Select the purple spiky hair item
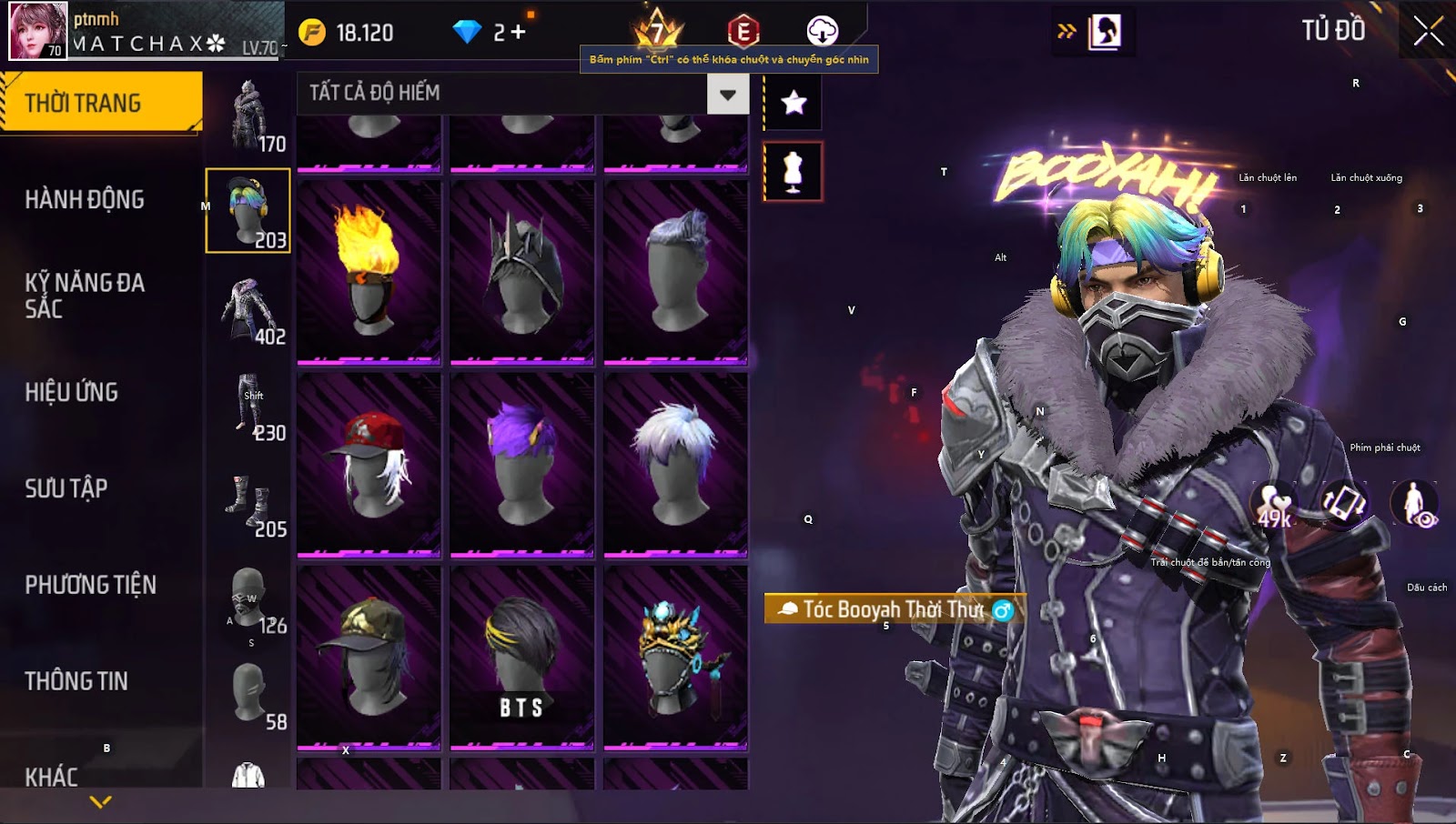Image resolution: width=1456 pixels, height=824 pixels. (x=521, y=464)
